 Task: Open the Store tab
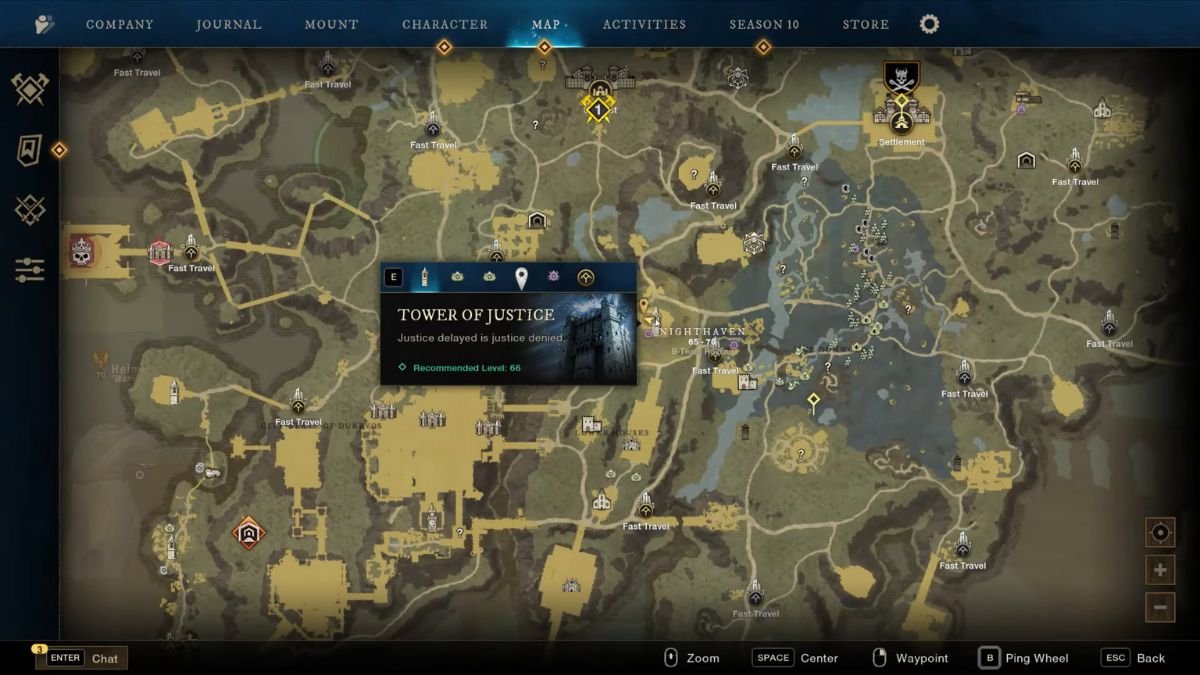point(865,24)
